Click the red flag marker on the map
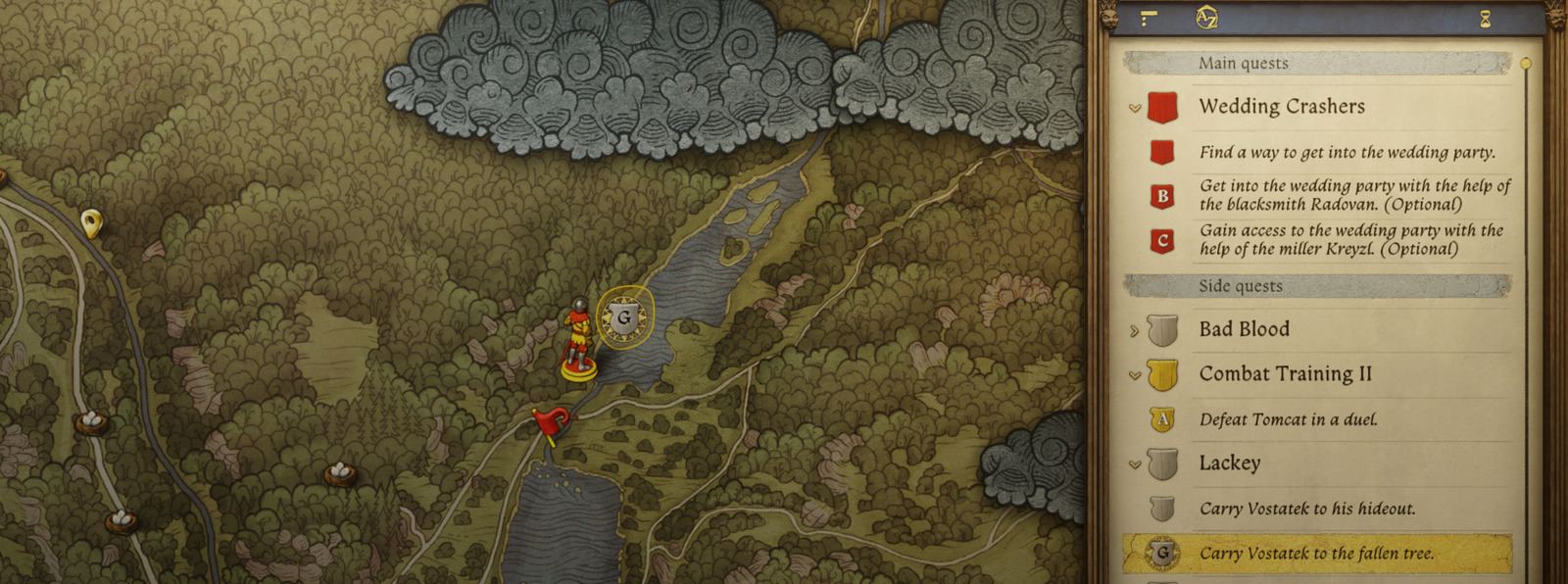Viewport: 1568px width, 584px height. pyautogui.click(x=551, y=423)
